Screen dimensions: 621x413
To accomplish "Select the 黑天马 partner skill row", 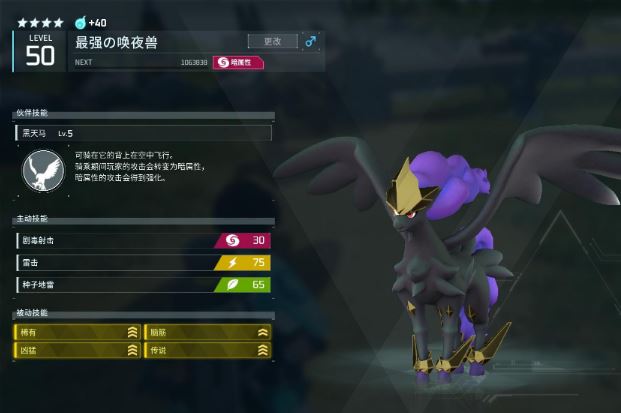I will 142,133.
